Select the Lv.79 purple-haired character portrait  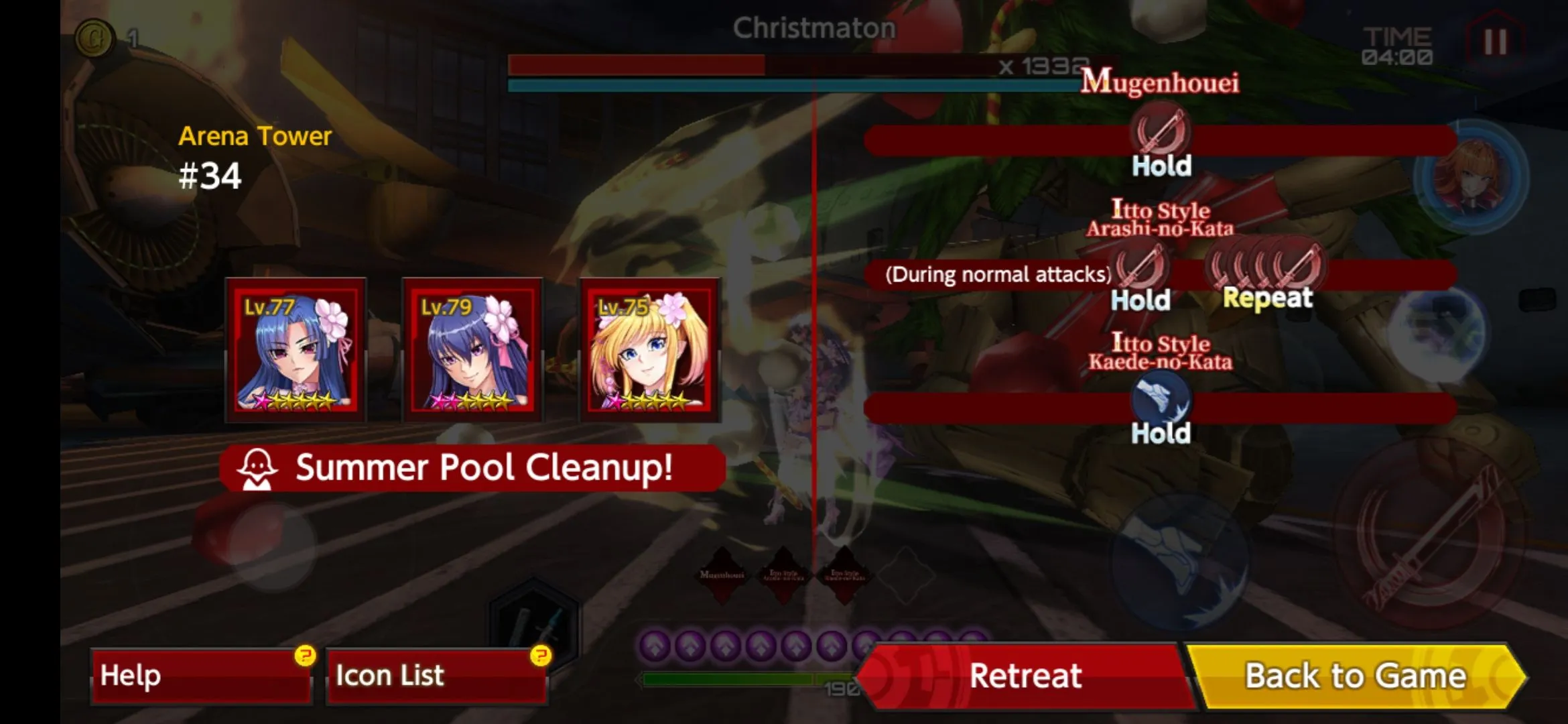pos(472,350)
